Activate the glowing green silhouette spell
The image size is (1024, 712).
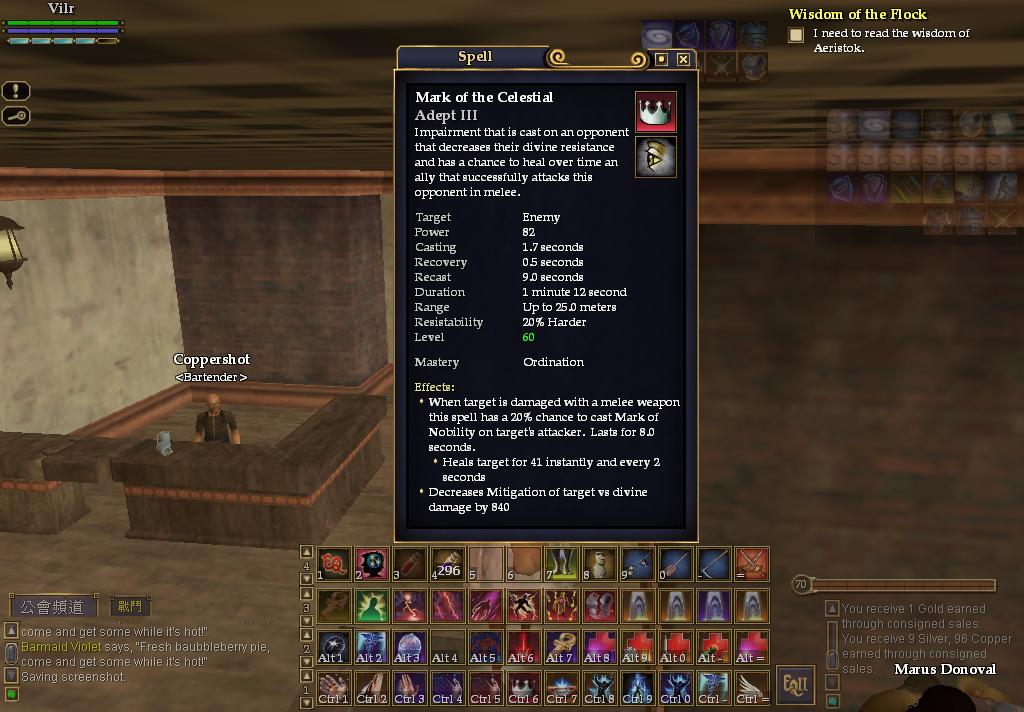[x=371, y=605]
